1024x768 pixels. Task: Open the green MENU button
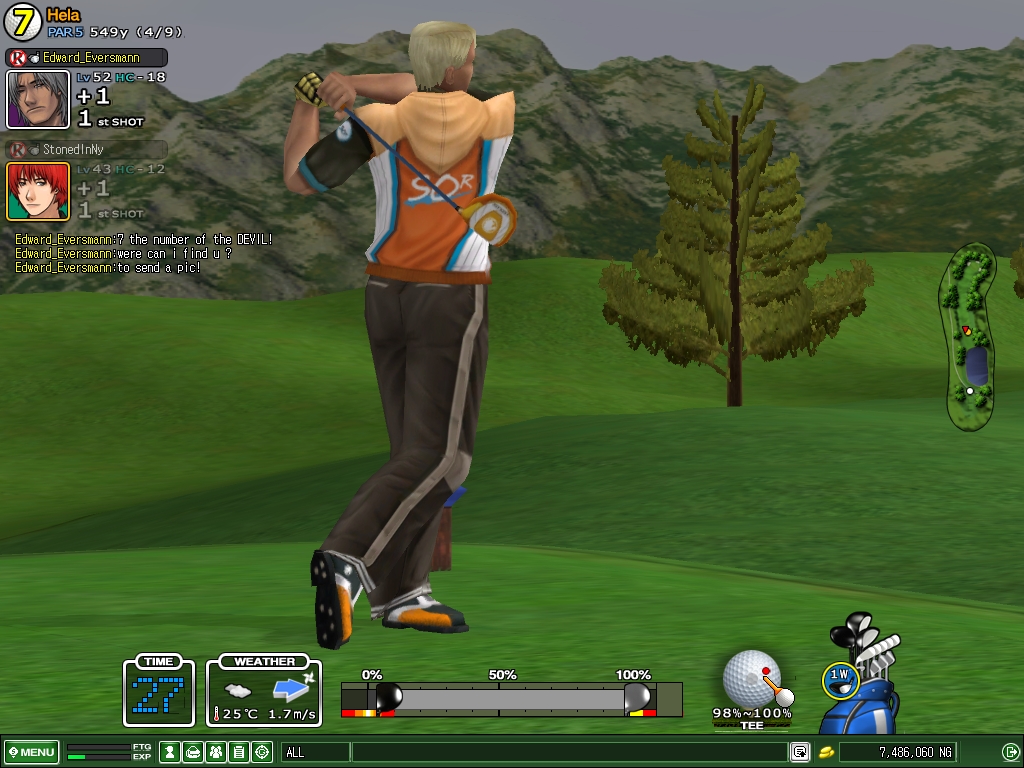click(32, 752)
